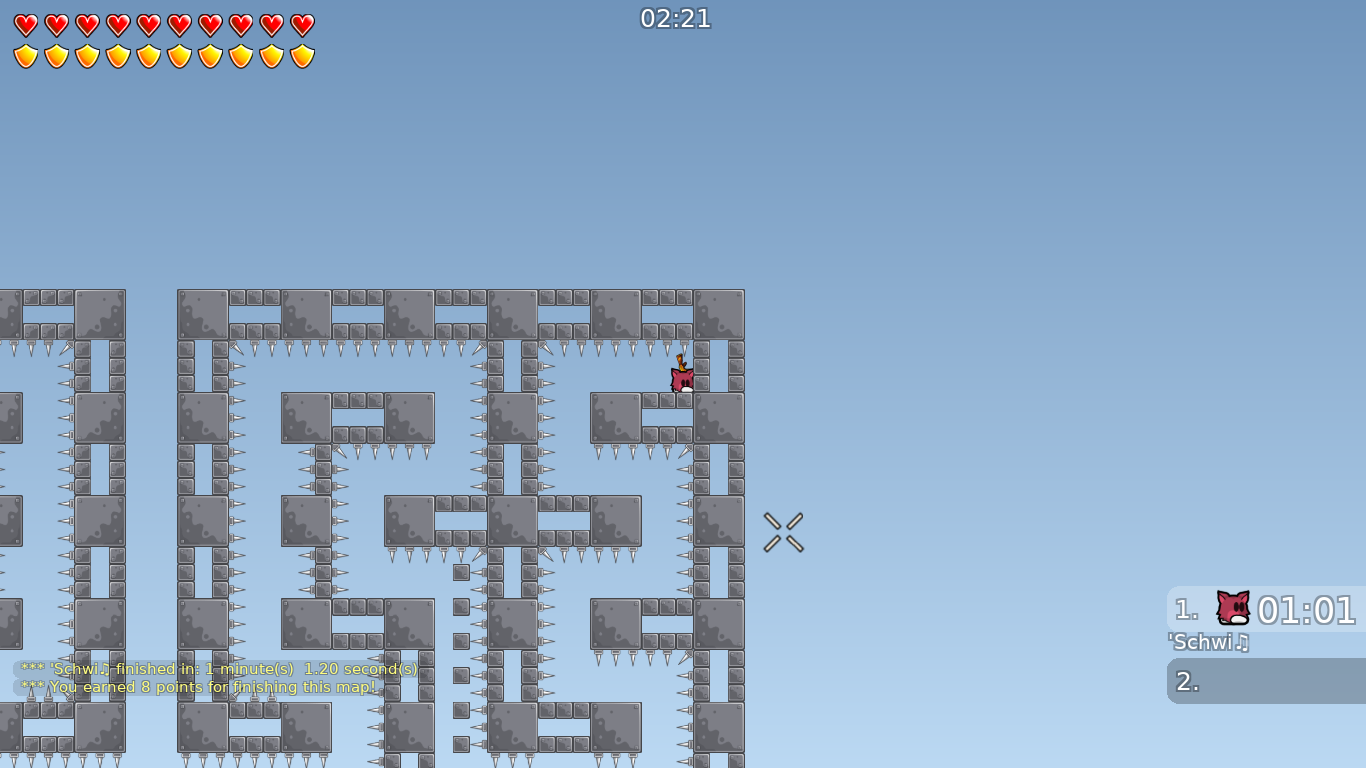This screenshot has width=1366, height=768.
Task: Select the 02:21 race timer at the top
Action: pos(676,18)
